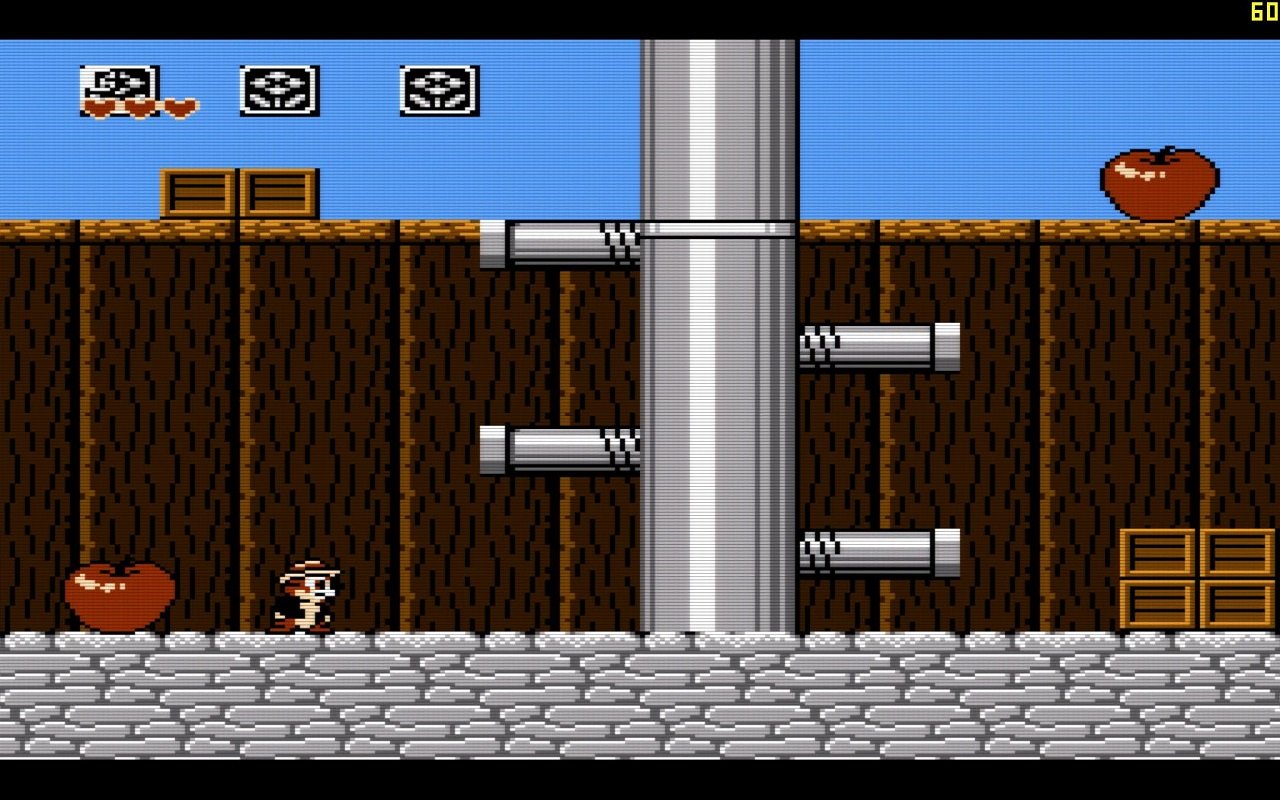Click the left crate above the wooden wall

tap(197, 190)
